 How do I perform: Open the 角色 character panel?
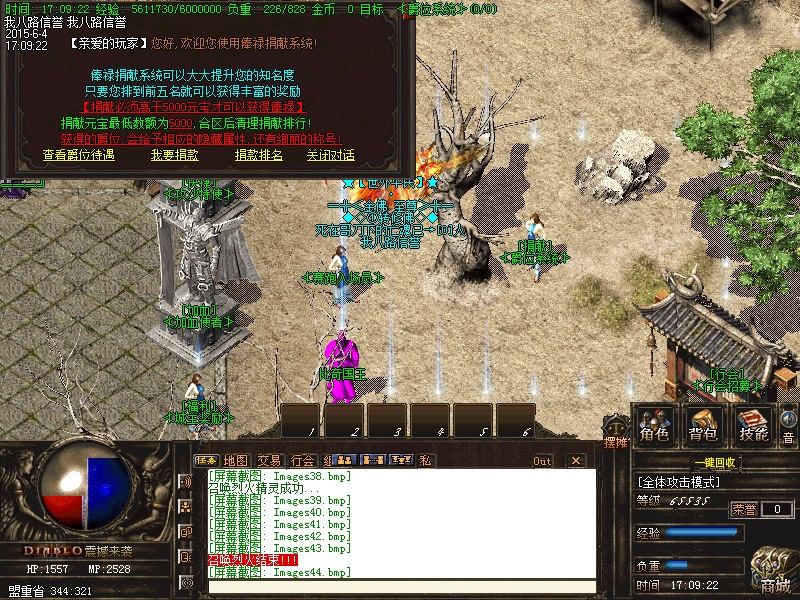[655, 425]
